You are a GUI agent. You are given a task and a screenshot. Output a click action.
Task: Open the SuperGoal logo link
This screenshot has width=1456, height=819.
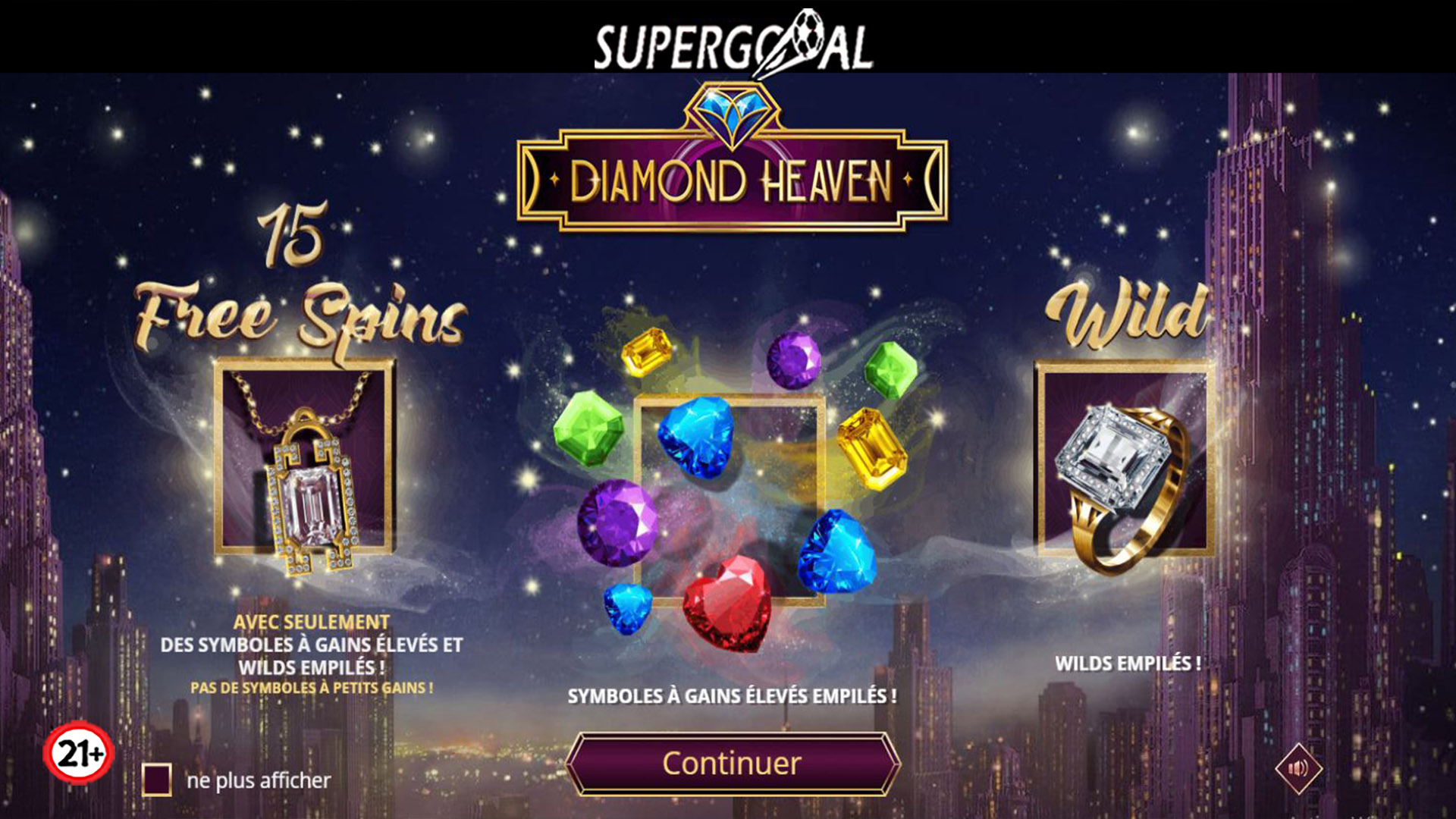[x=733, y=44]
